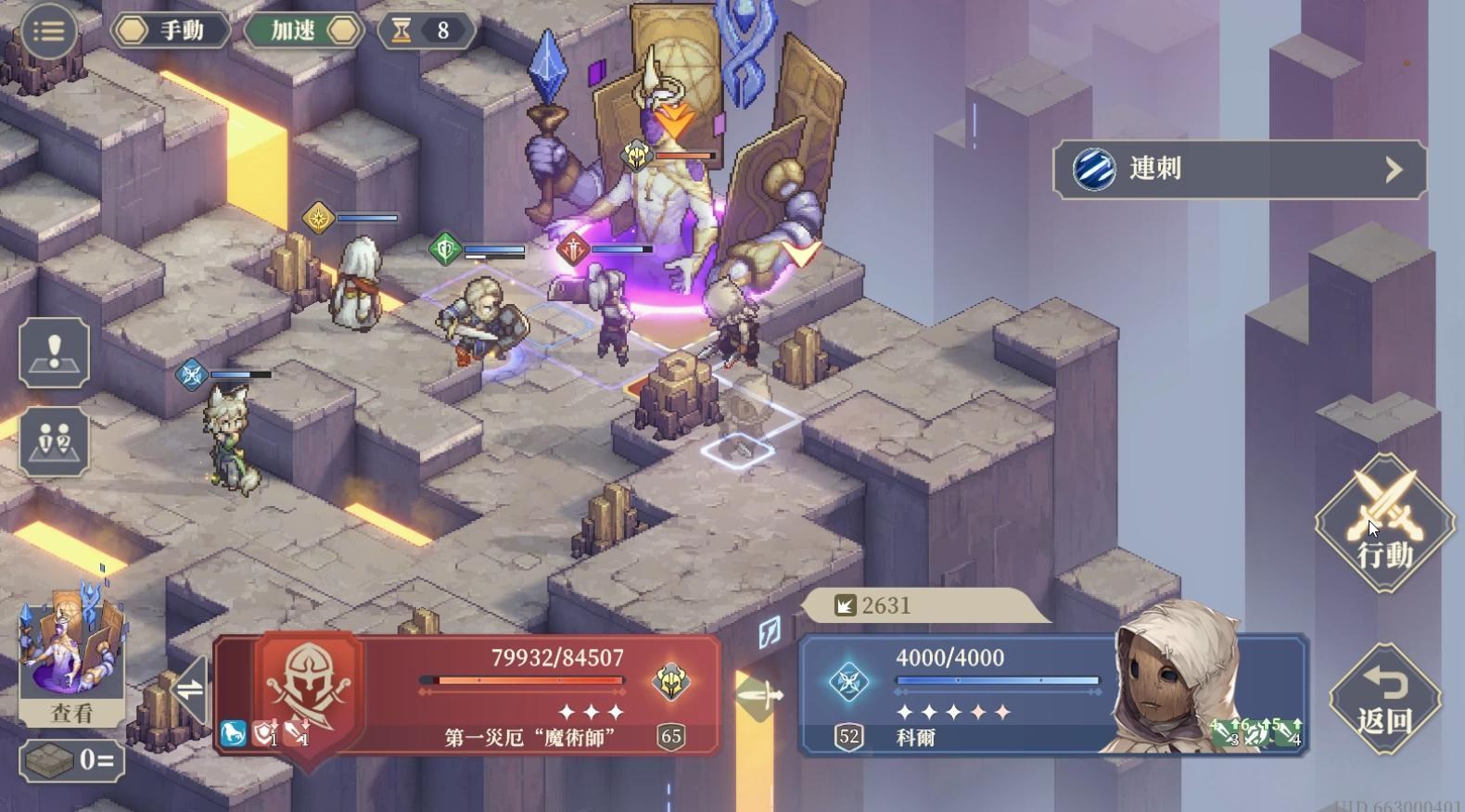Image resolution: width=1465 pixels, height=812 pixels.
Task: Confirm attack with the 行動 button
Action: point(1385,524)
